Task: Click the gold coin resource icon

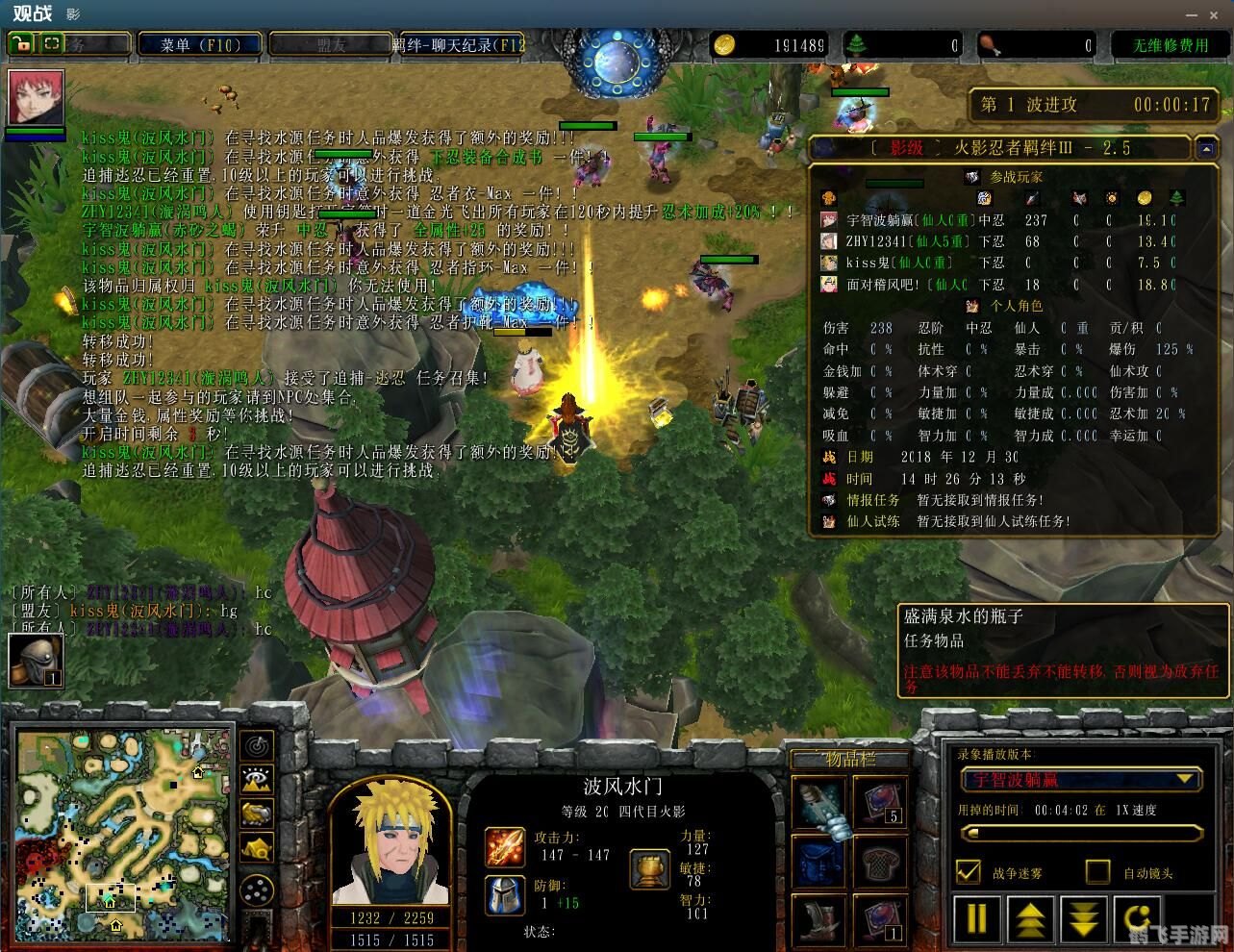Action: pyautogui.click(x=723, y=44)
